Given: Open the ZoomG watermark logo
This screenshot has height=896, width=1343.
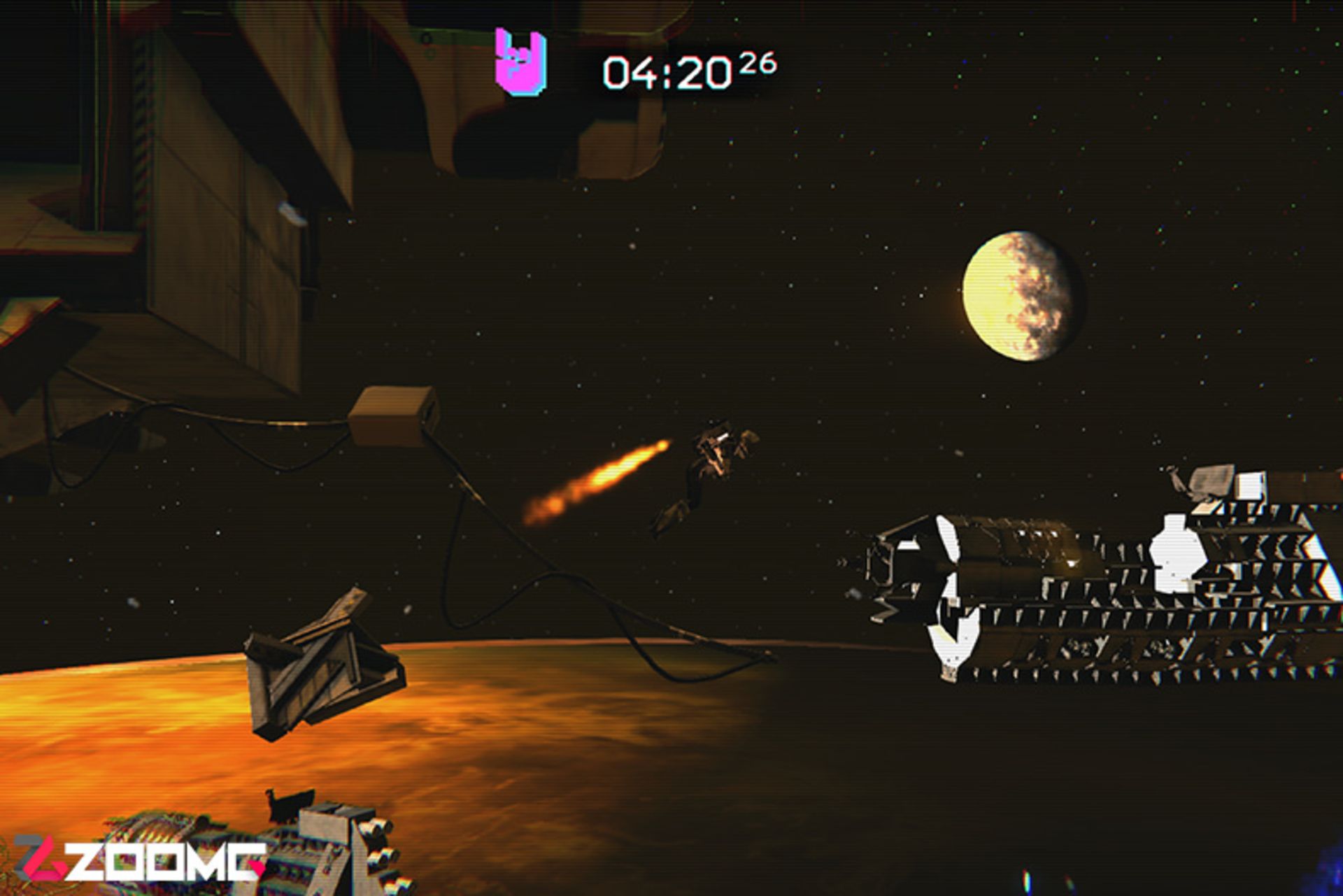Looking at the screenshot, I should tap(140, 858).
